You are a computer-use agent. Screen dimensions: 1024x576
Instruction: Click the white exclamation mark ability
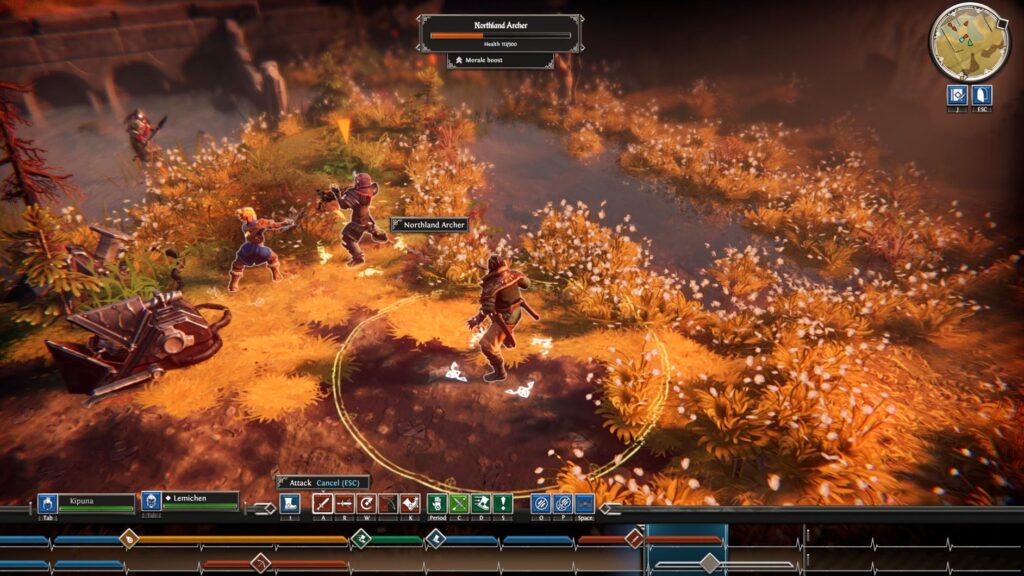pos(502,504)
